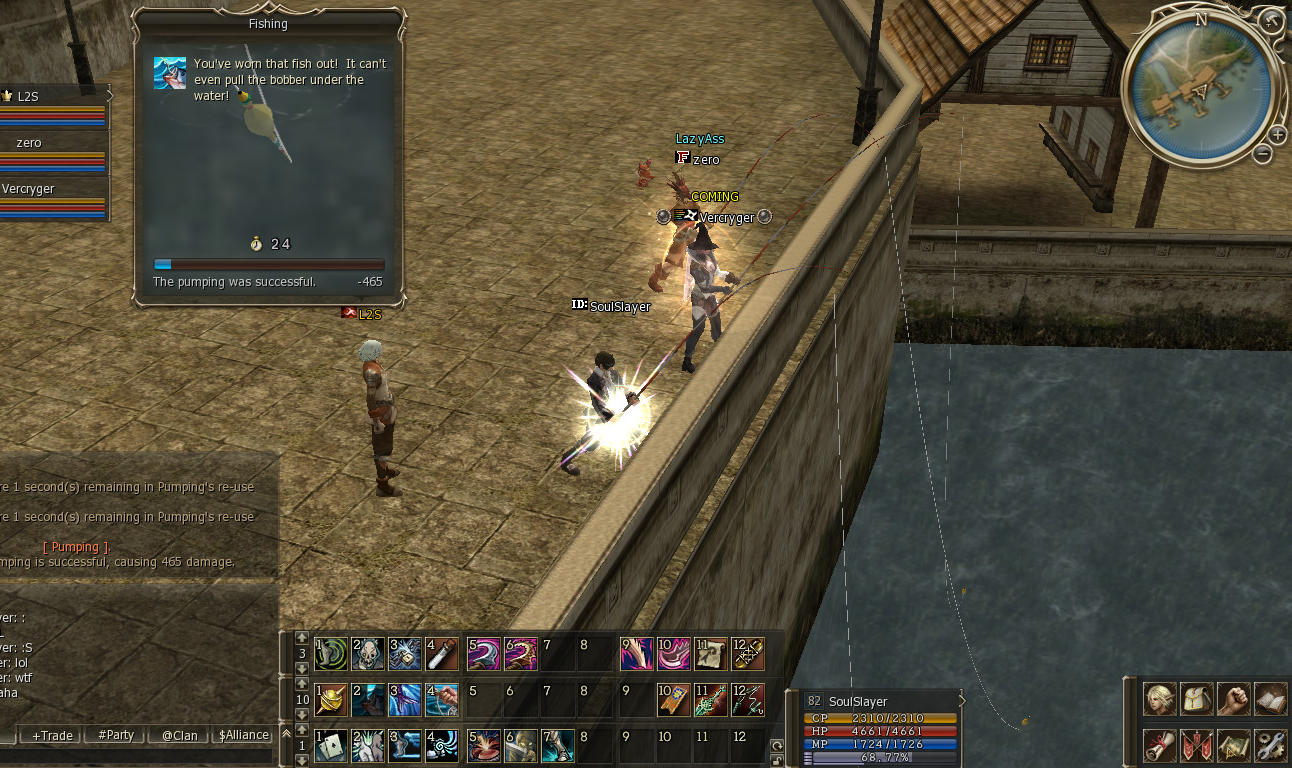Open the region map icon

point(1232,745)
